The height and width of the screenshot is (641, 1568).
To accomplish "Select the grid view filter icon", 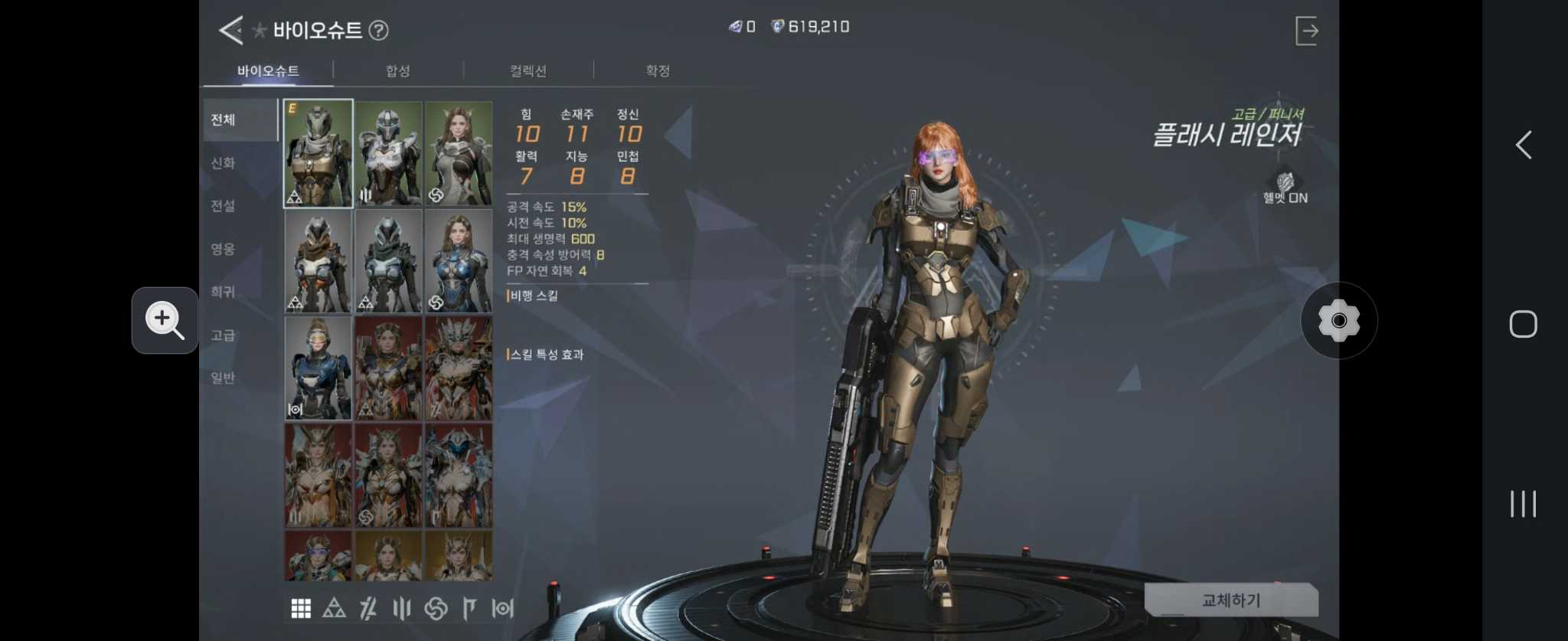I will click(301, 608).
